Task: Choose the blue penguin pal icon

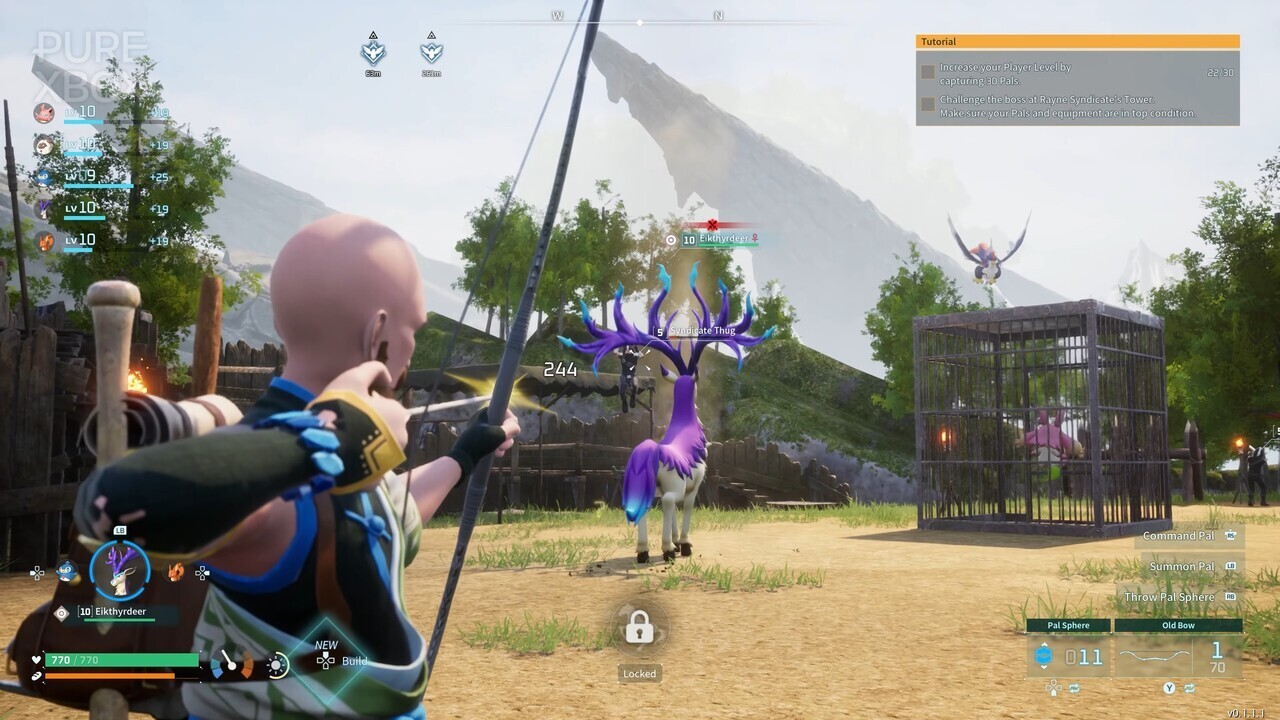Action: pos(66,572)
